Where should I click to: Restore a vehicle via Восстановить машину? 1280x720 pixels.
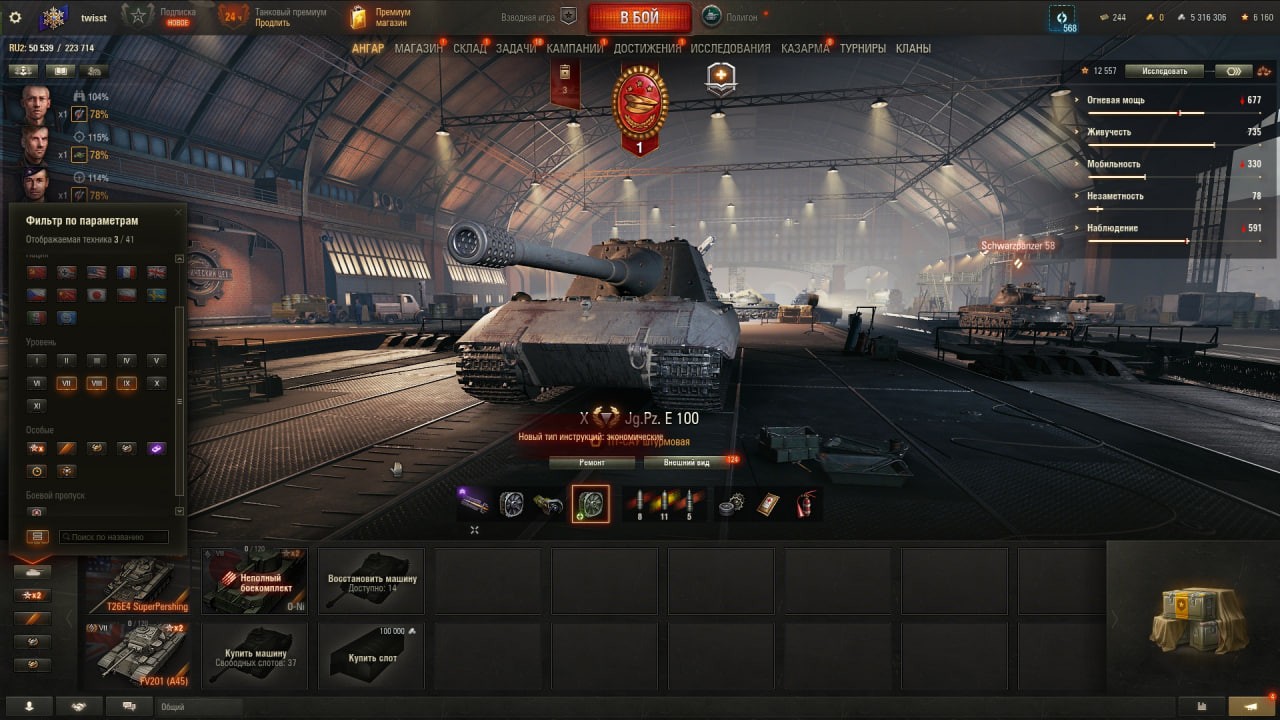(372, 581)
